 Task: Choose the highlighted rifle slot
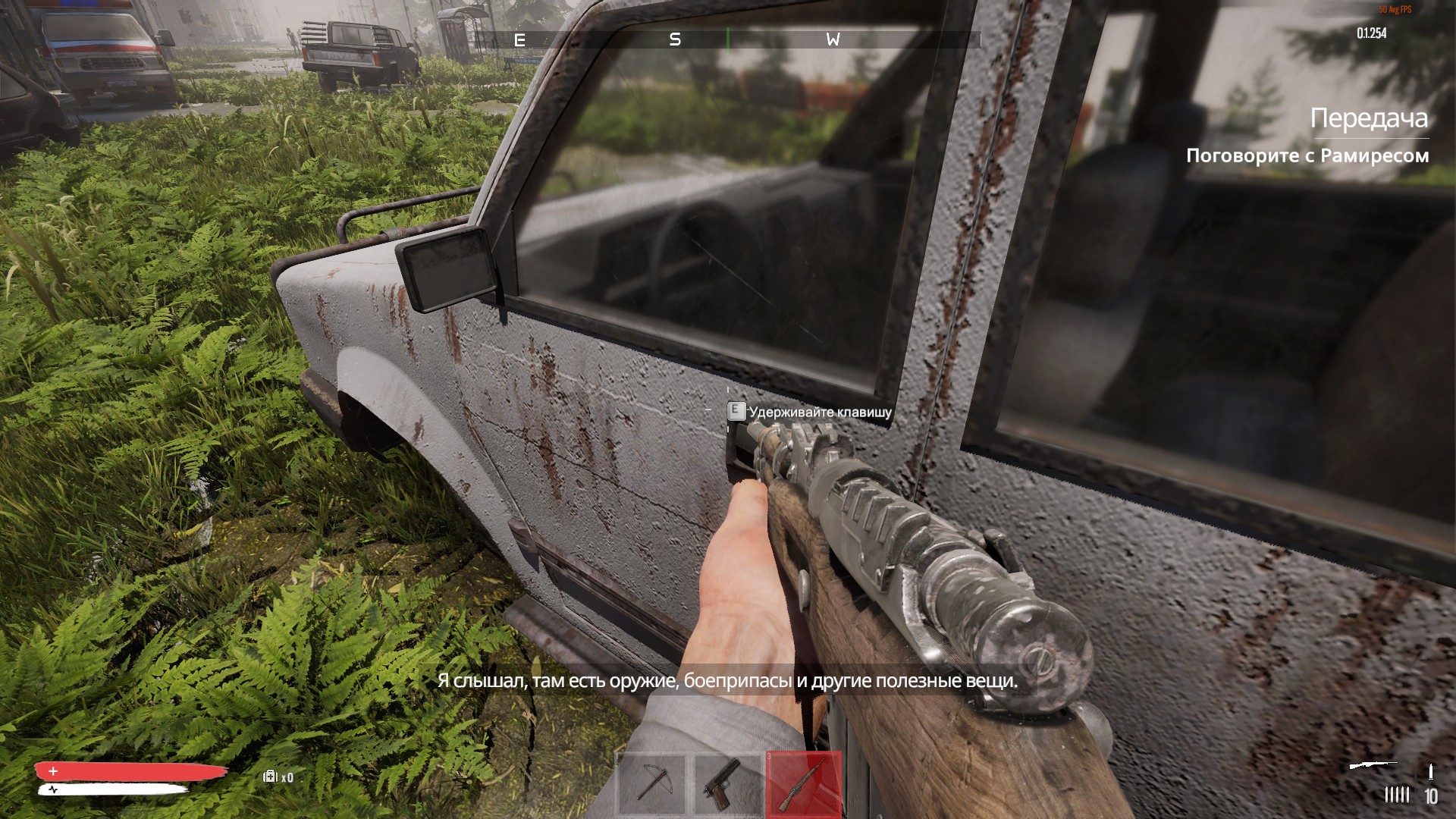(x=804, y=783)
